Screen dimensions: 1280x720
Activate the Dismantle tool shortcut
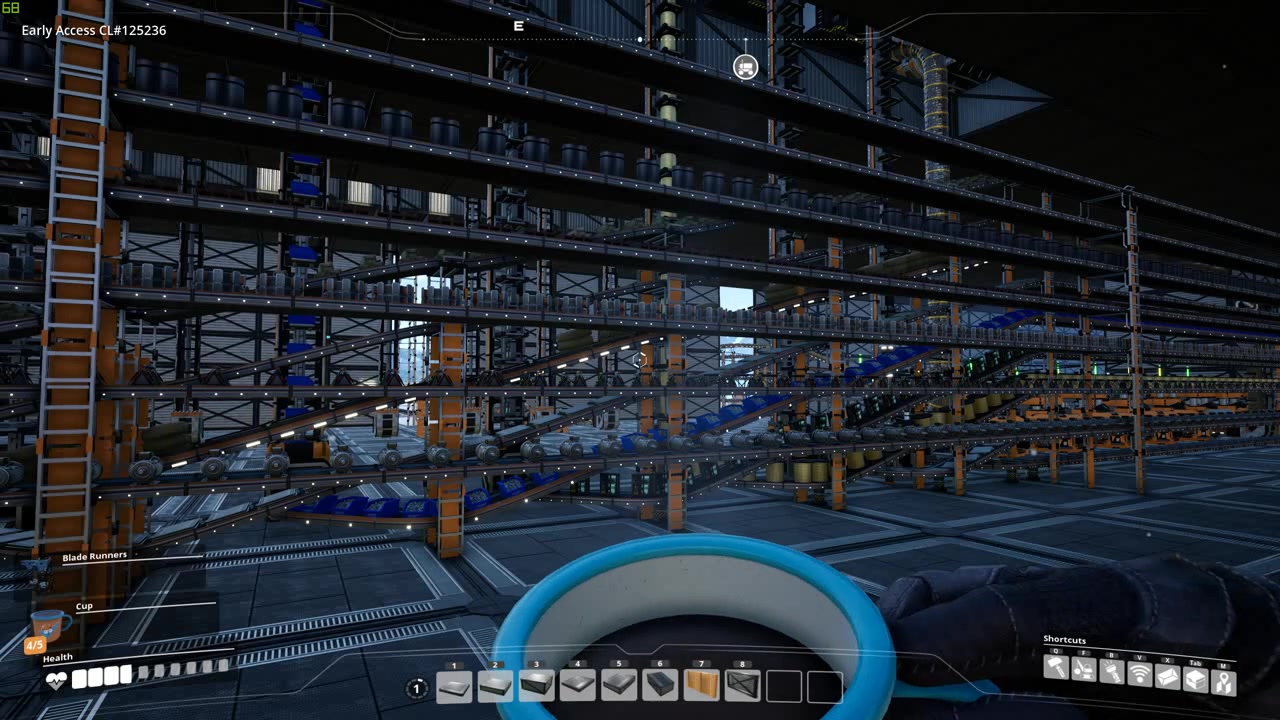[1084, 670]
